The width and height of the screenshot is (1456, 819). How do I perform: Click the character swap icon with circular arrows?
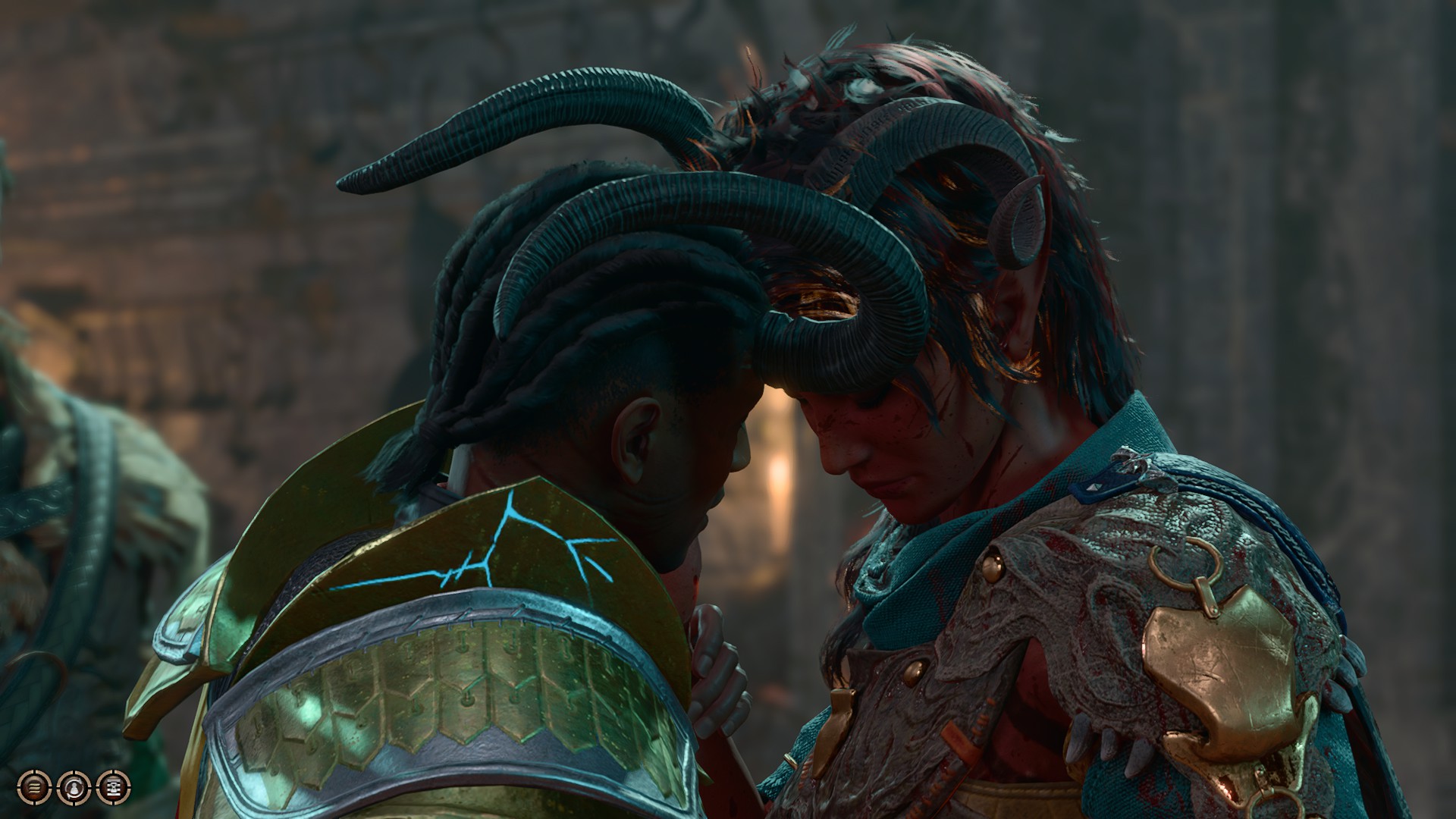(x=74, y=786)
